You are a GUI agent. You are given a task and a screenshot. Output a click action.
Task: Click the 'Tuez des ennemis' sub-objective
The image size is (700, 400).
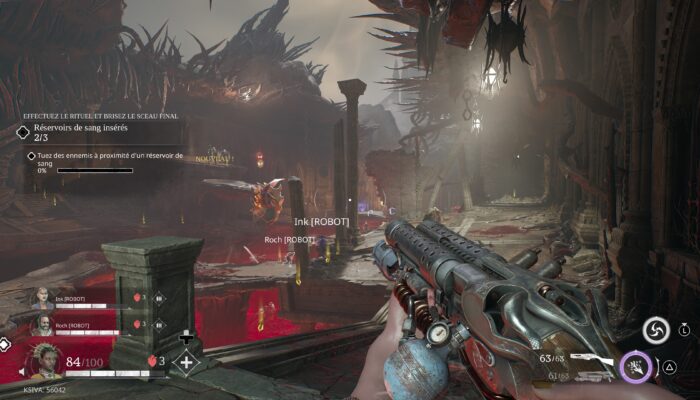click(x=104, y=155)
